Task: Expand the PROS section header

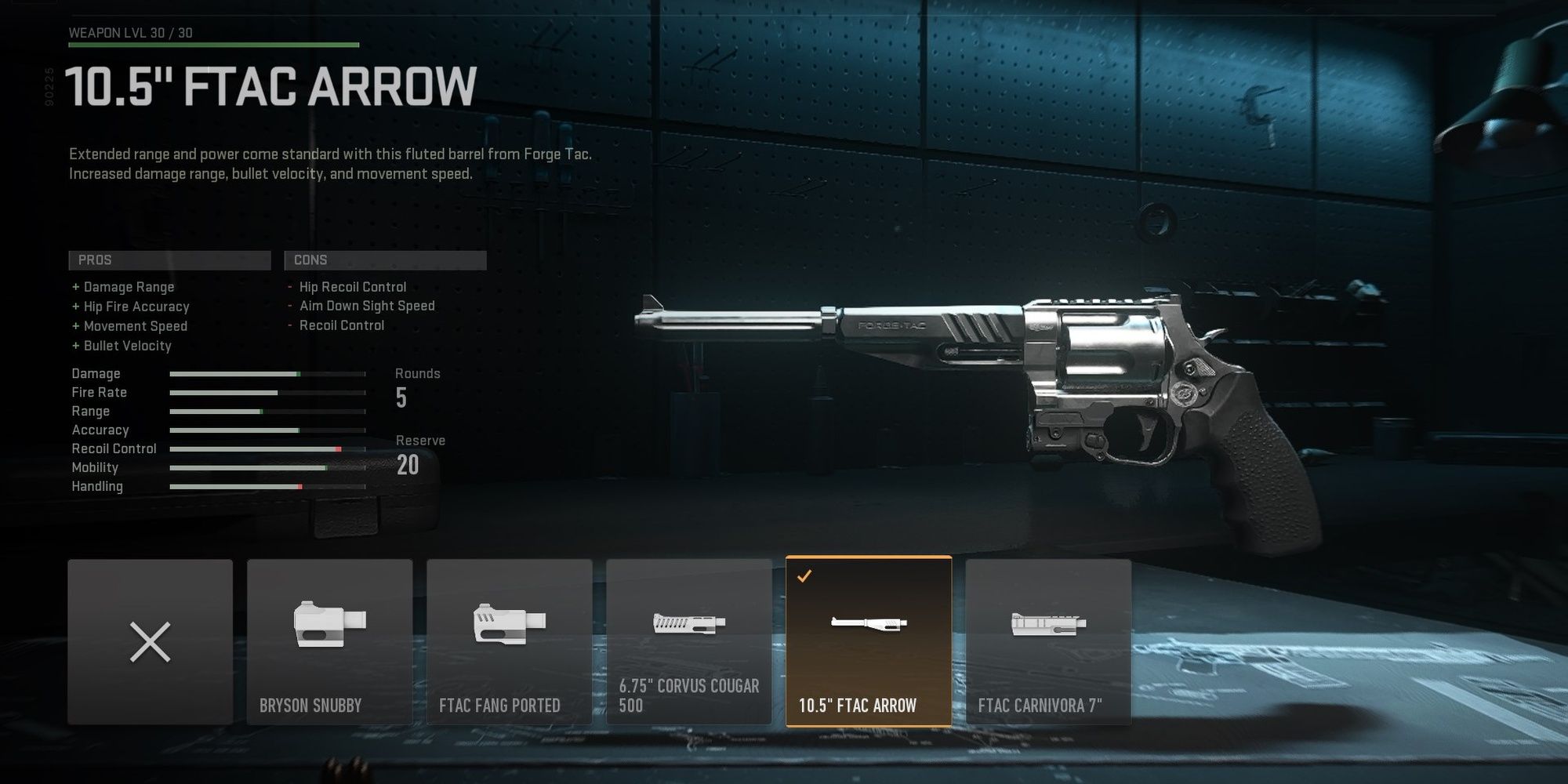Action: pyautogui.click(x=169, y=260)
